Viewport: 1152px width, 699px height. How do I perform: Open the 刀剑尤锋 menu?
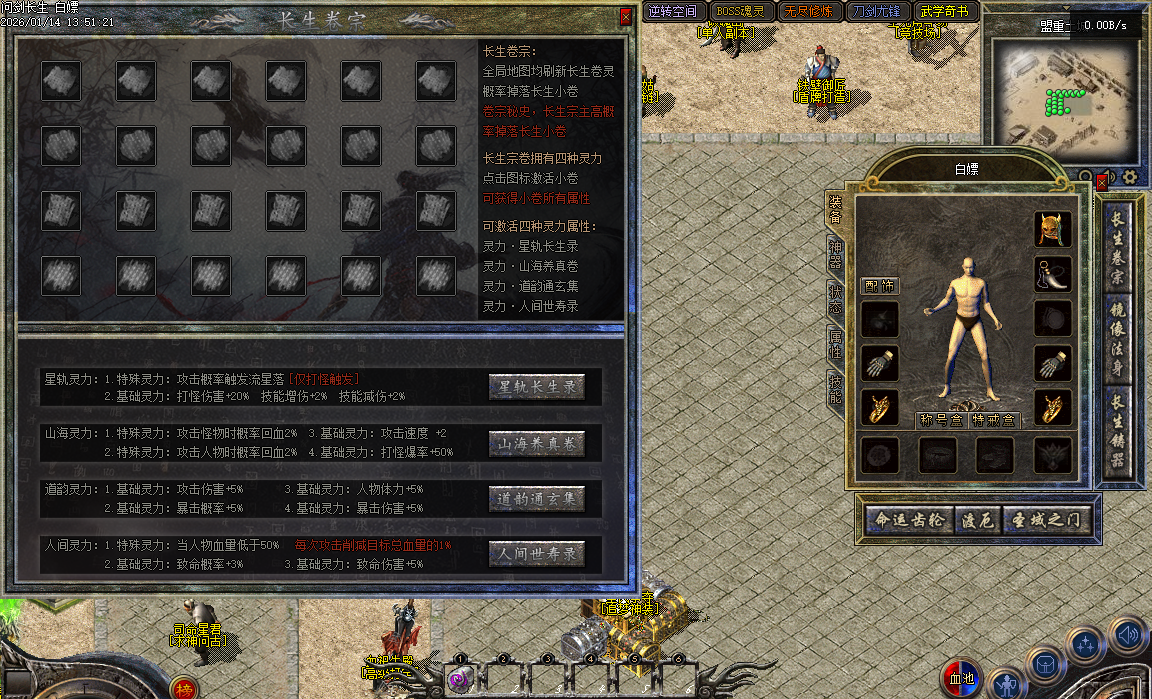(876, 12)
